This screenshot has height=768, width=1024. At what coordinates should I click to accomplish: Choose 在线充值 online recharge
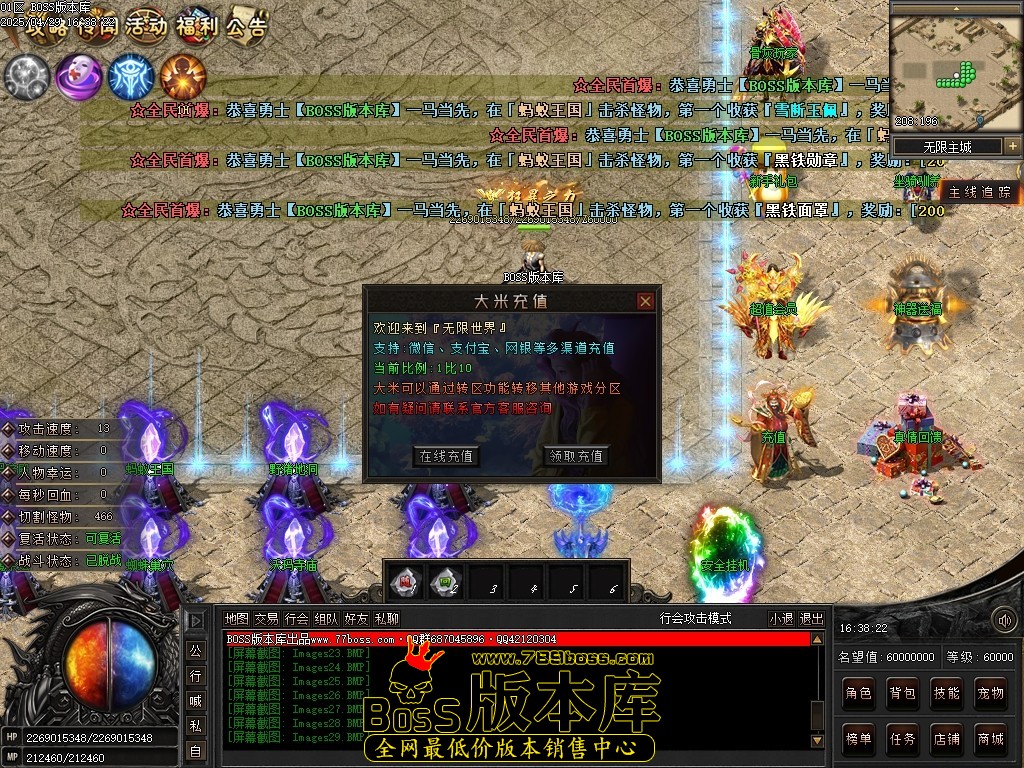pyautogui.click(x=446, y=456)
